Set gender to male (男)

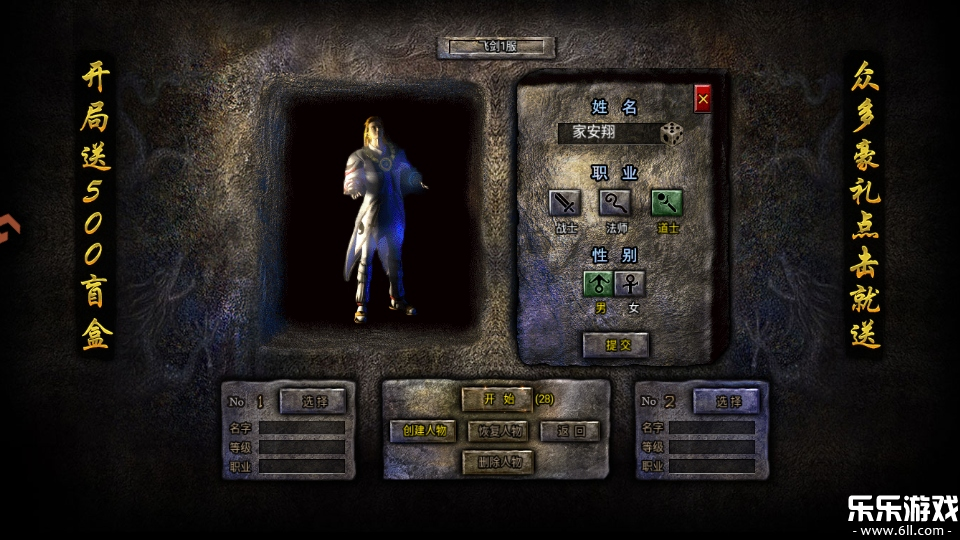point(598,284)
